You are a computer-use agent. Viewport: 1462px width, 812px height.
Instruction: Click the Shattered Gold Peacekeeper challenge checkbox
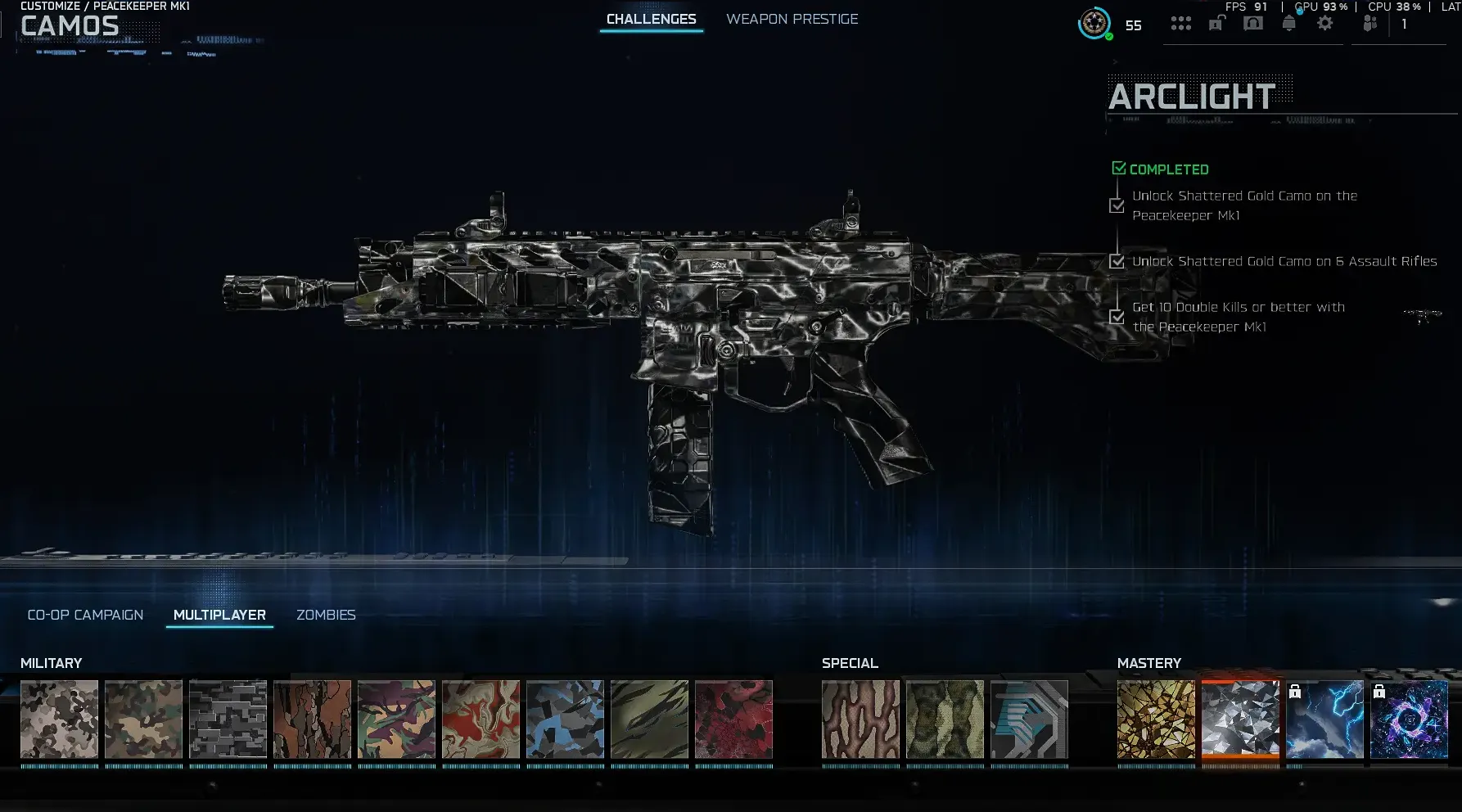click(1117, 205)
